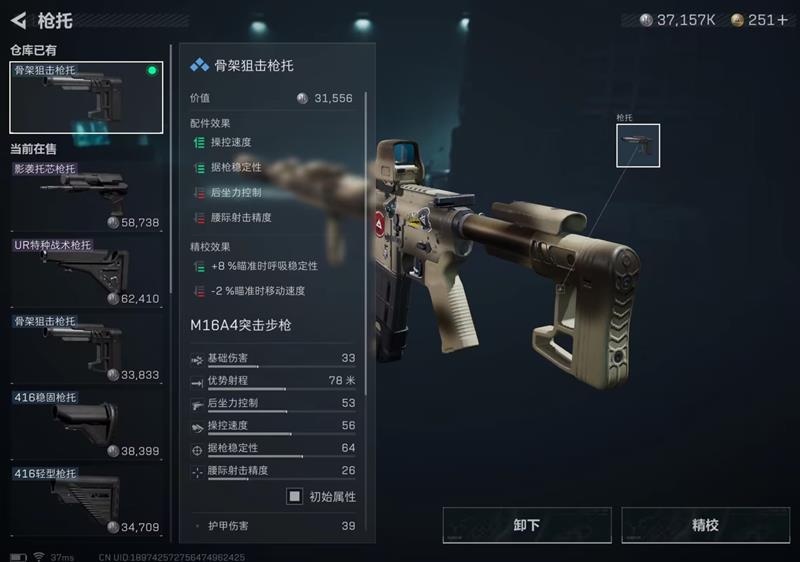This screenshot has height=562, width=800.
Task: Go back using the top-left arrow
Action: [18, 19]
